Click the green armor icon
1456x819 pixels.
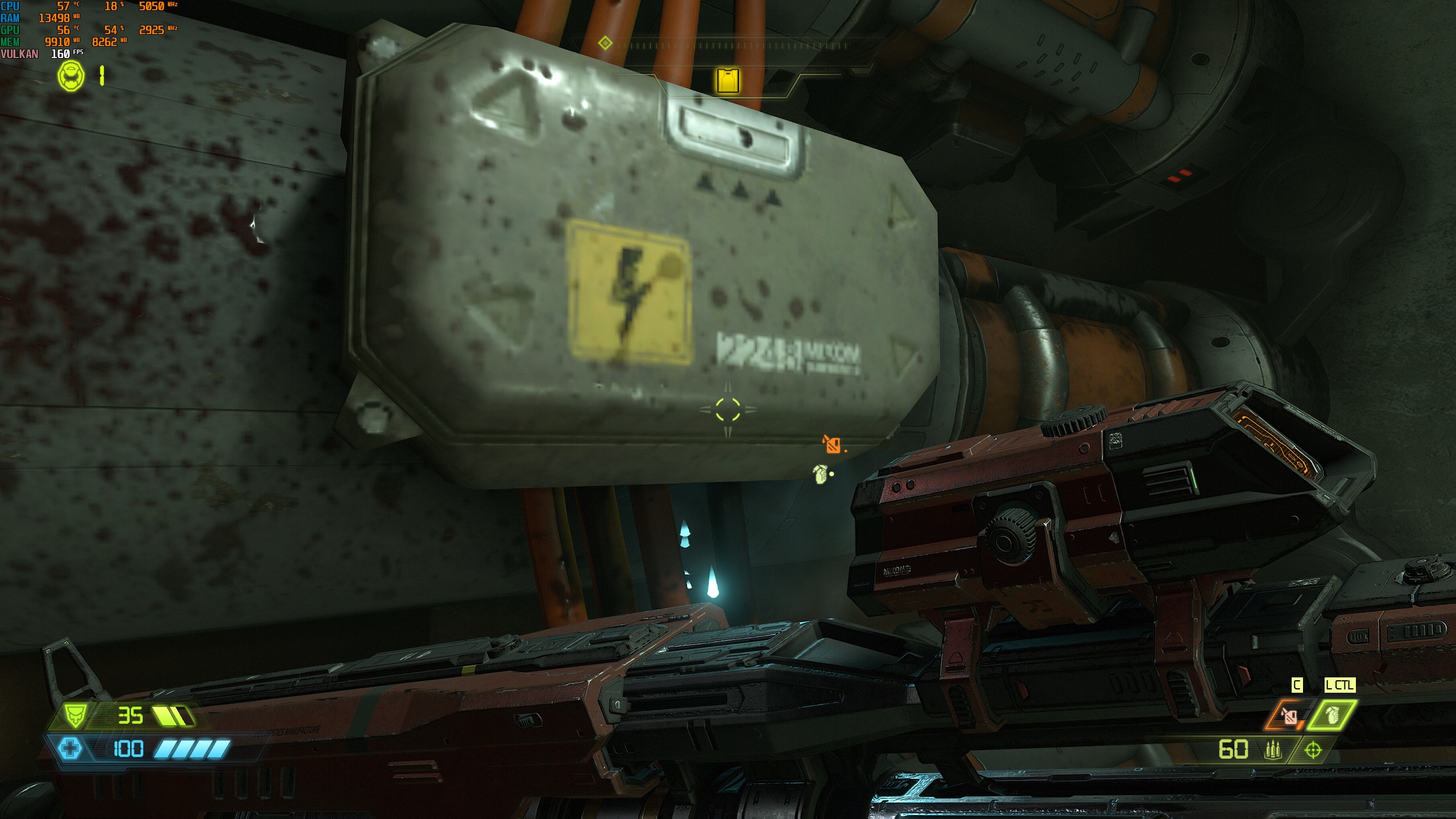click(75, 716)
